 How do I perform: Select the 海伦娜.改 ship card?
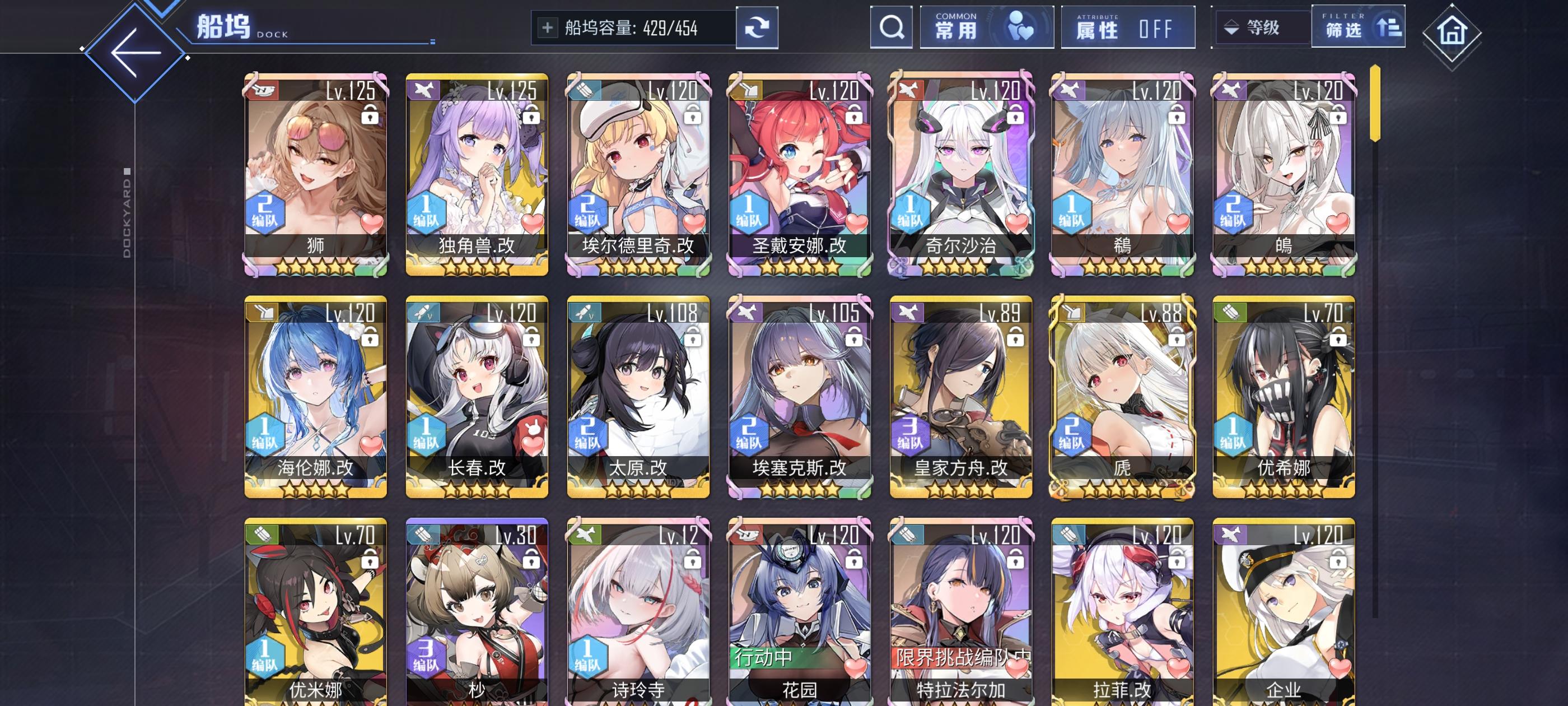[316, 396]
